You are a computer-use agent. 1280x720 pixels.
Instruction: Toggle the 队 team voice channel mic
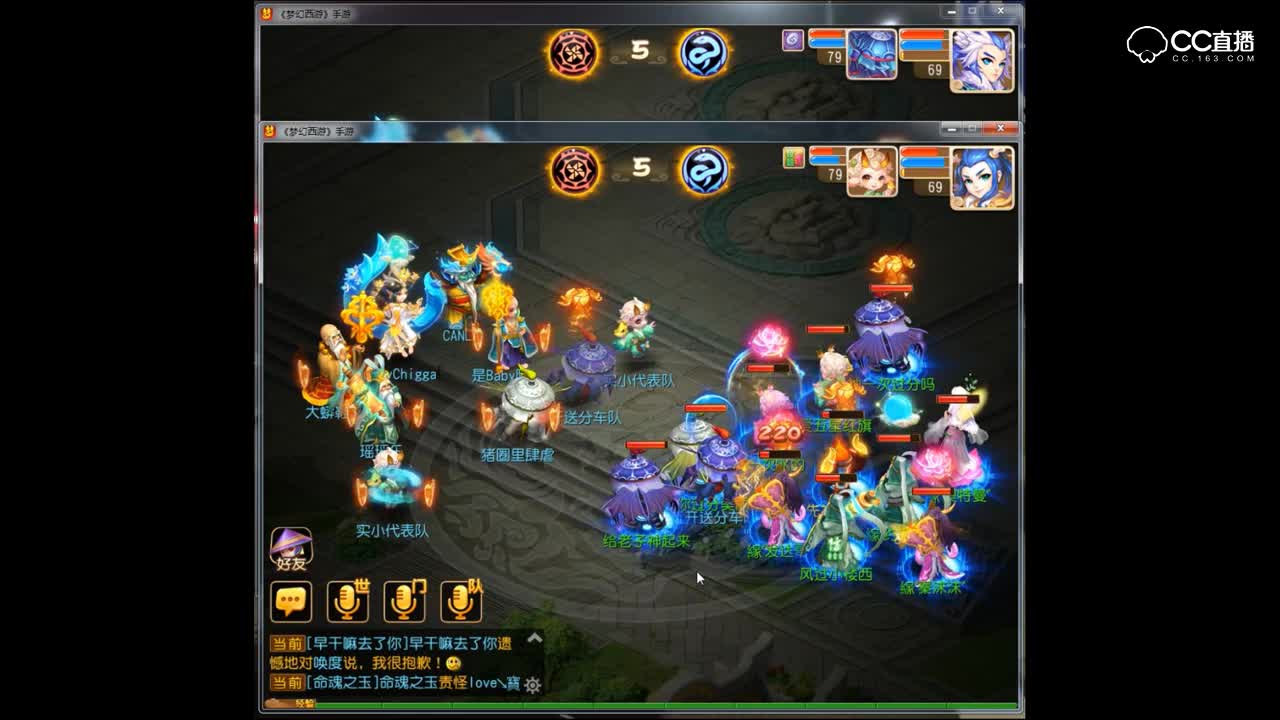(x=462, y=600)
